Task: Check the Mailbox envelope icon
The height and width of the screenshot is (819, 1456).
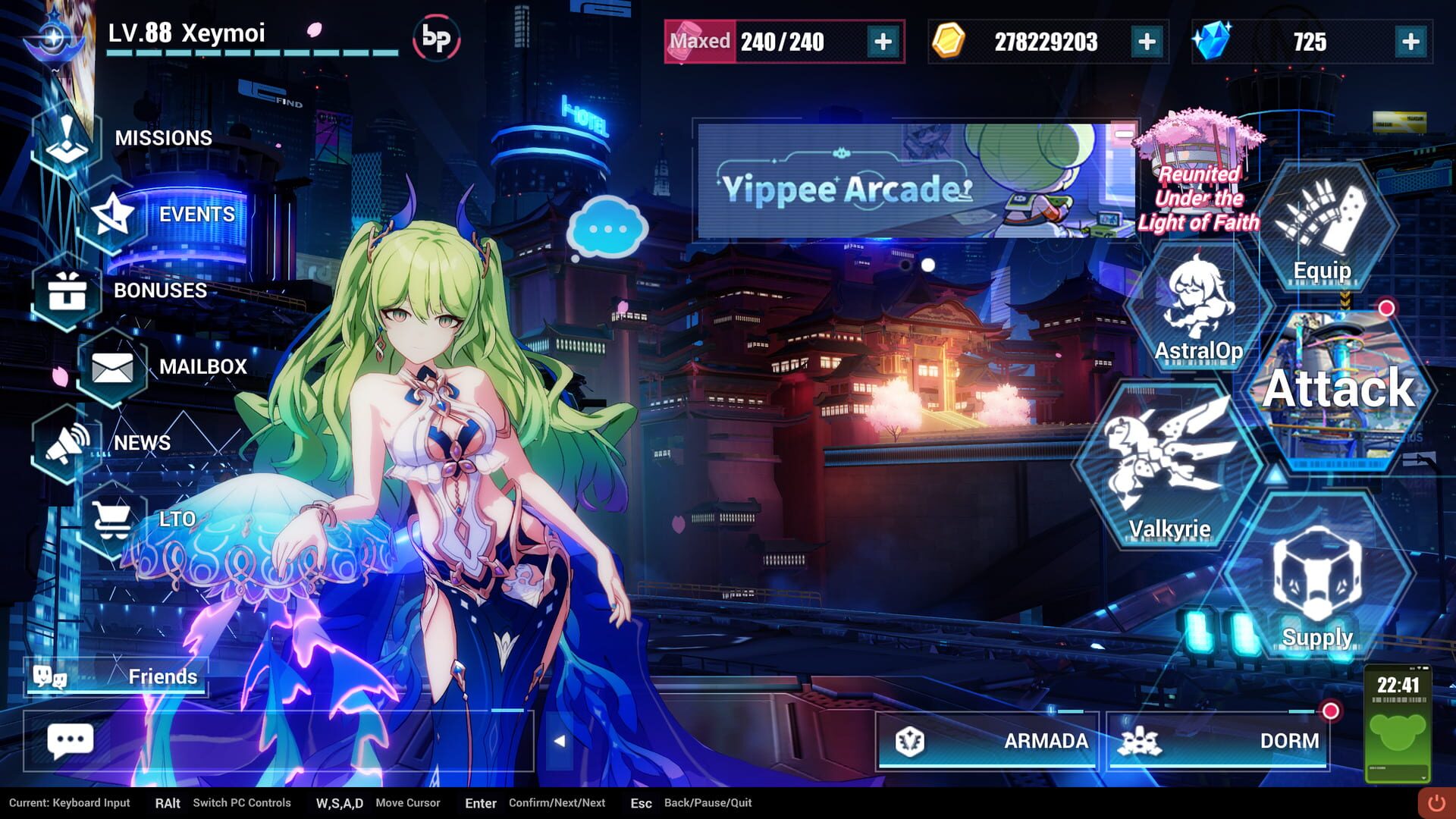Action: pos(112,367)
